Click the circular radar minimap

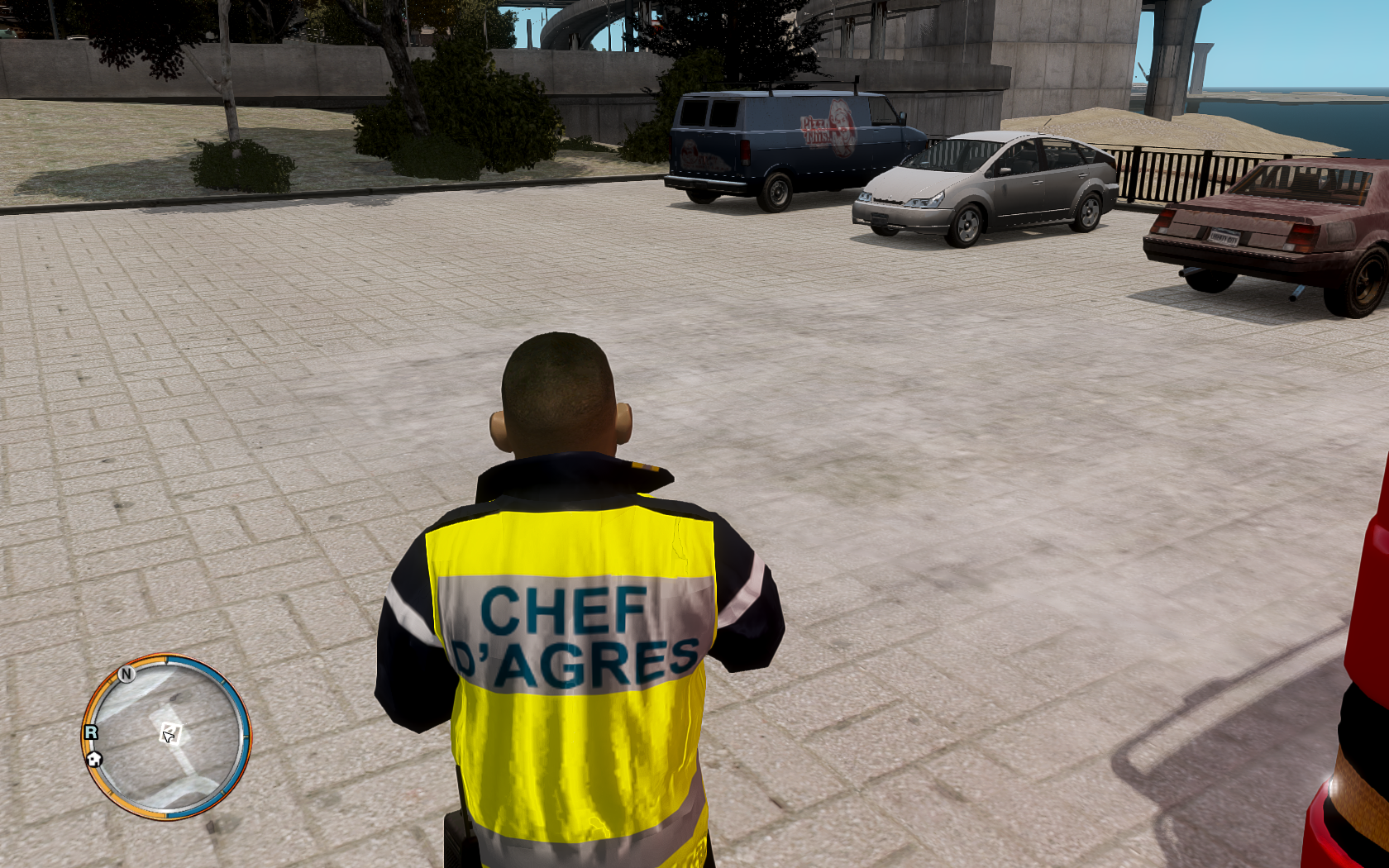166,737
